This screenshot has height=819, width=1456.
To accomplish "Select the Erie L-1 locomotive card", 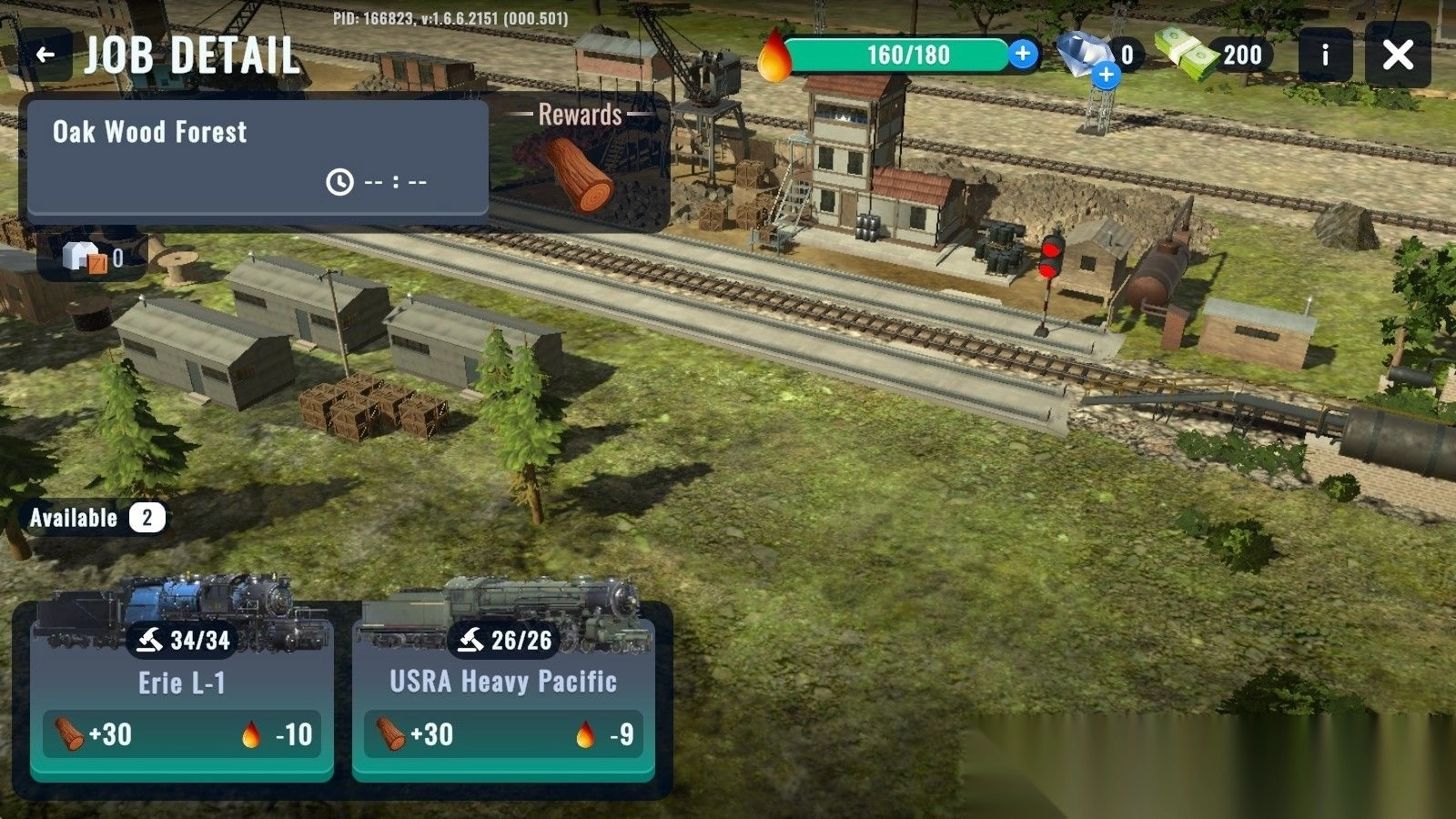I will (x=182, y=692).
